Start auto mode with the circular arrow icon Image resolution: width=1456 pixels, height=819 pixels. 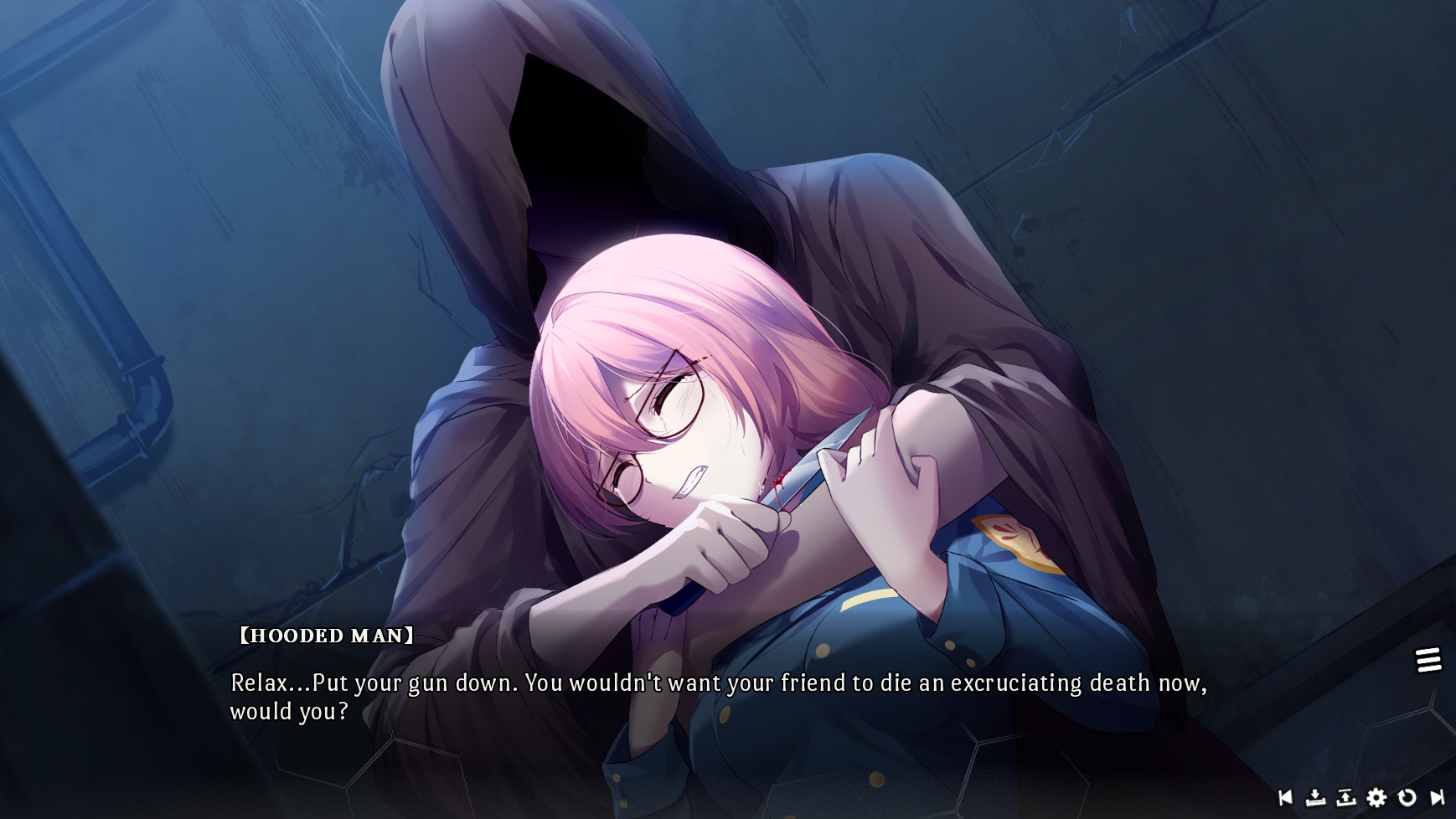1406,798
